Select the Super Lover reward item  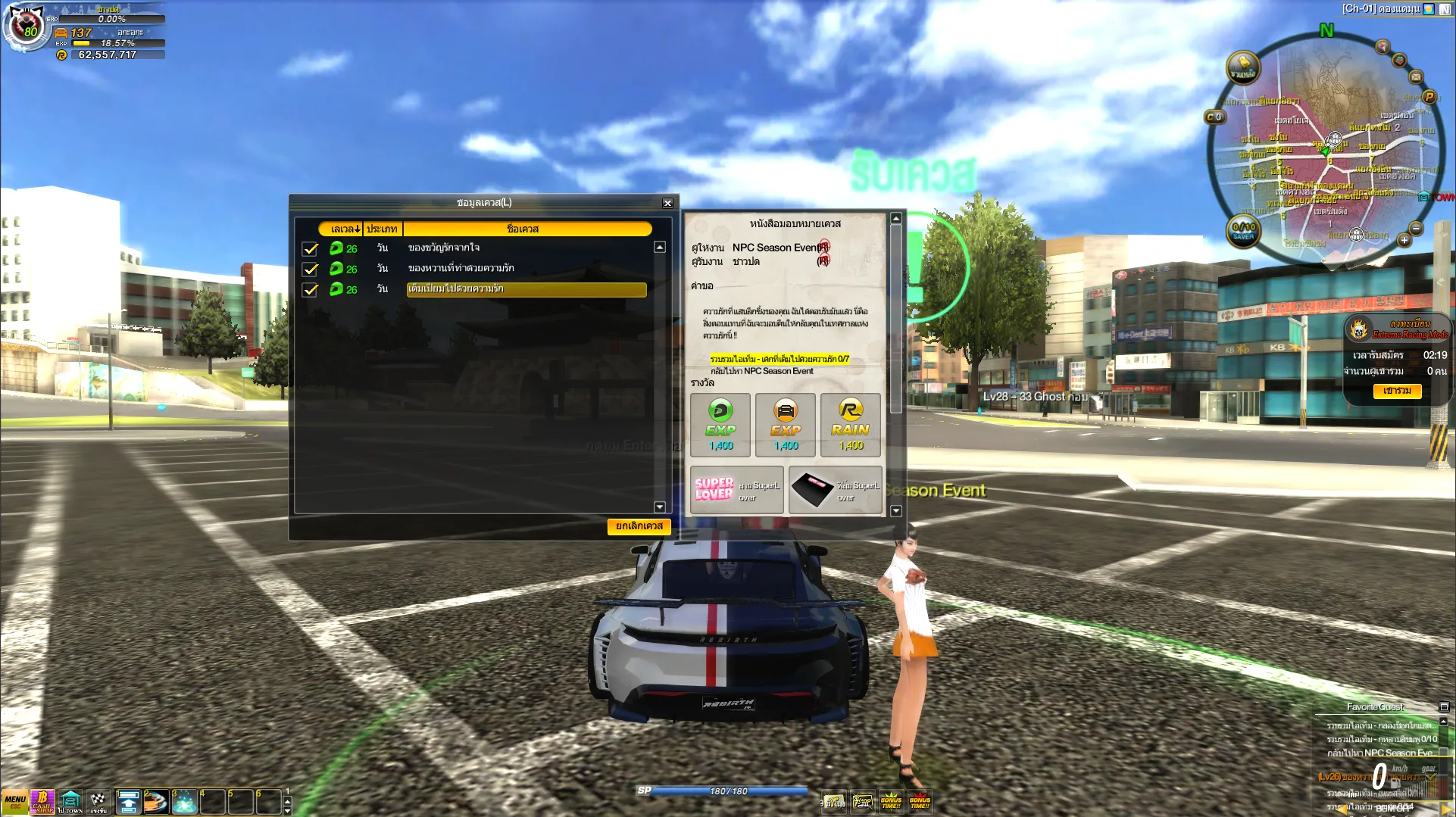click(x=736, y=490)
